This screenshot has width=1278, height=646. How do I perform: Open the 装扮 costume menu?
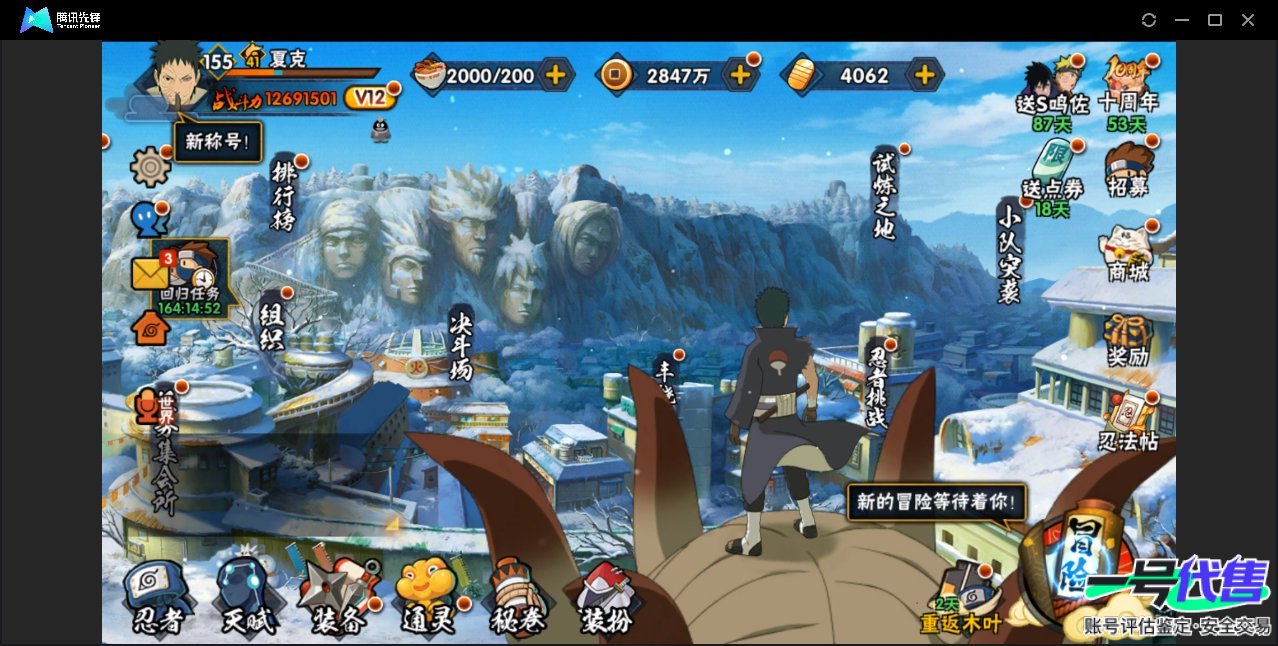pyautogui.click(x=607, y=597)
